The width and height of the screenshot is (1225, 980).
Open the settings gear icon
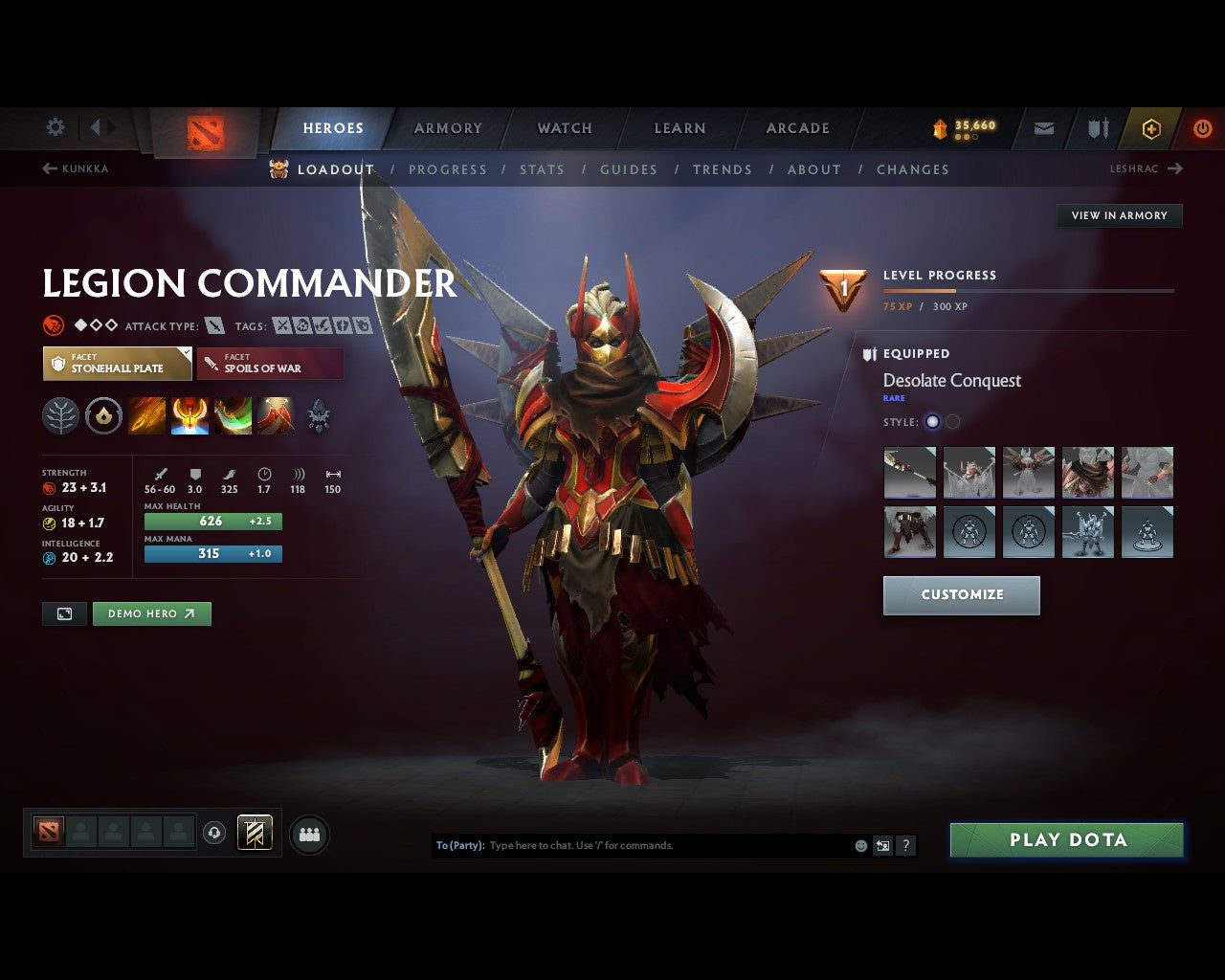55,126
